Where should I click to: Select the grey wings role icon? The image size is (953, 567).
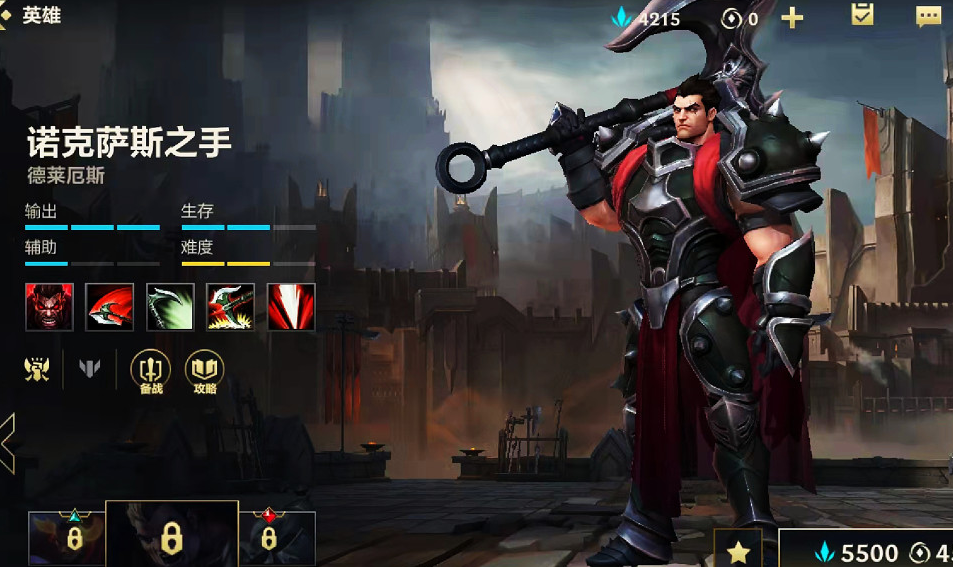[90, 370]
